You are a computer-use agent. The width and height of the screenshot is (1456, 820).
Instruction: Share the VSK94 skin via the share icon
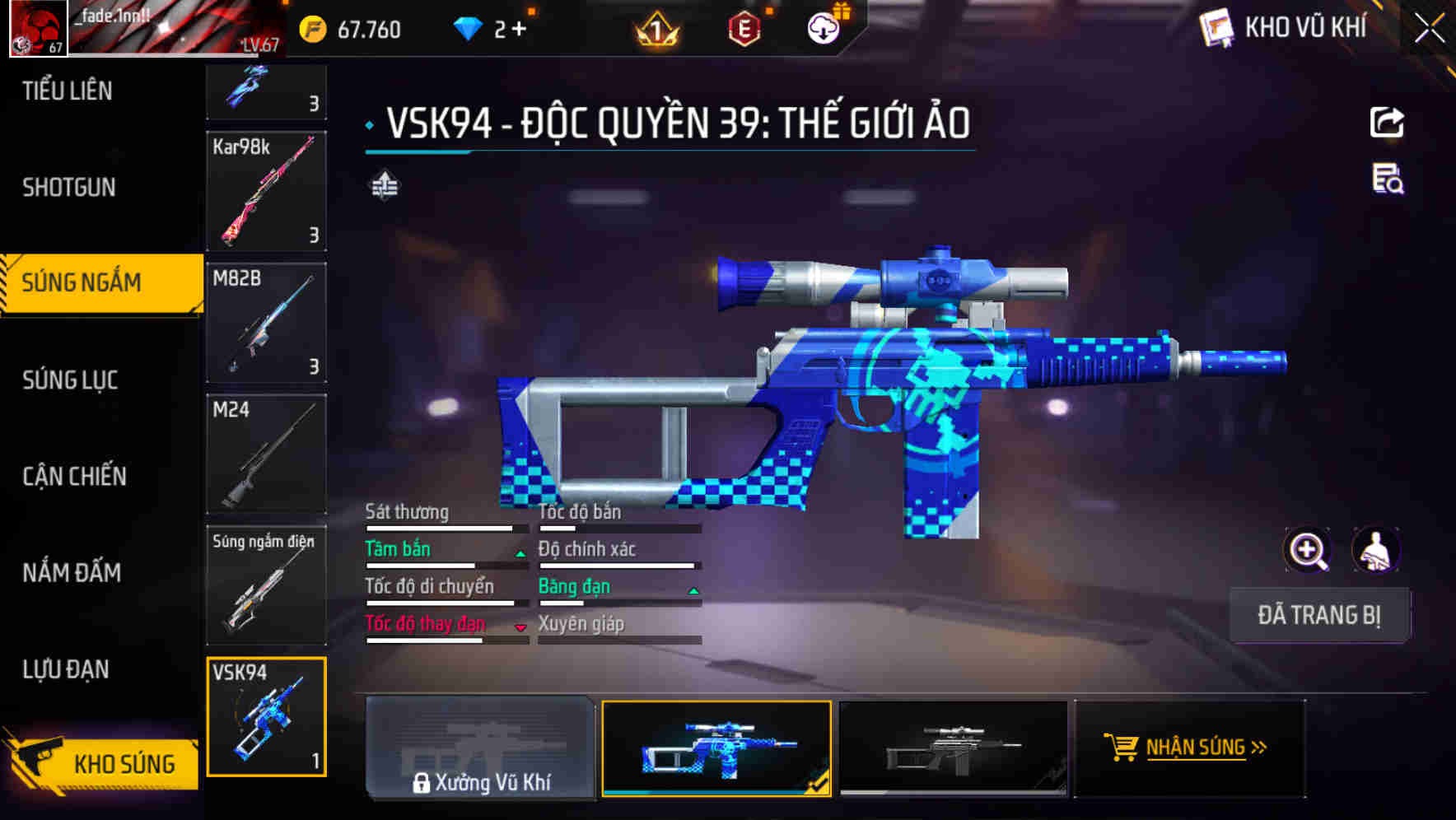pyautogui.click(x=1388, y=122)
